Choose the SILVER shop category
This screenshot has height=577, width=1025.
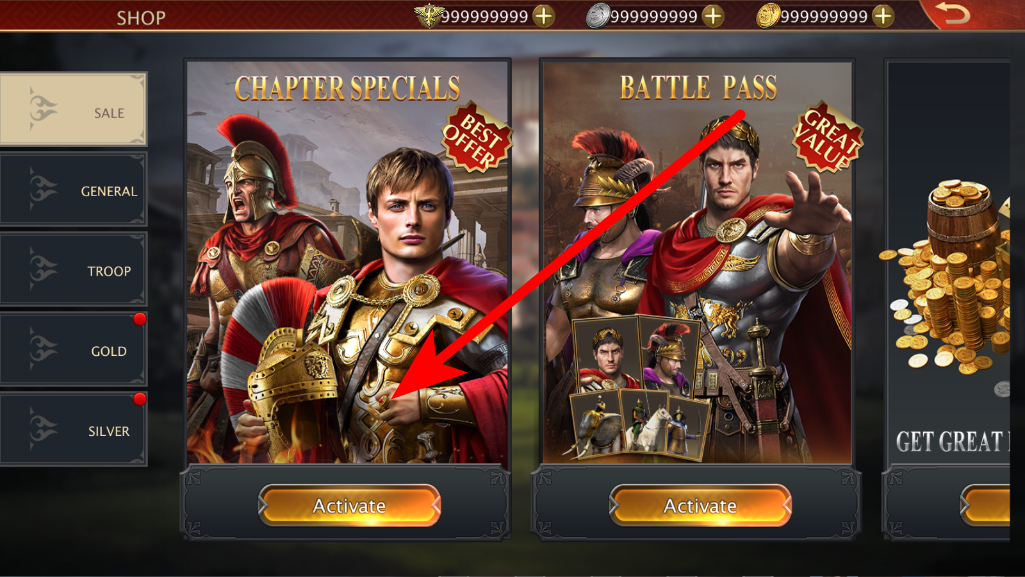coord(74,430)
